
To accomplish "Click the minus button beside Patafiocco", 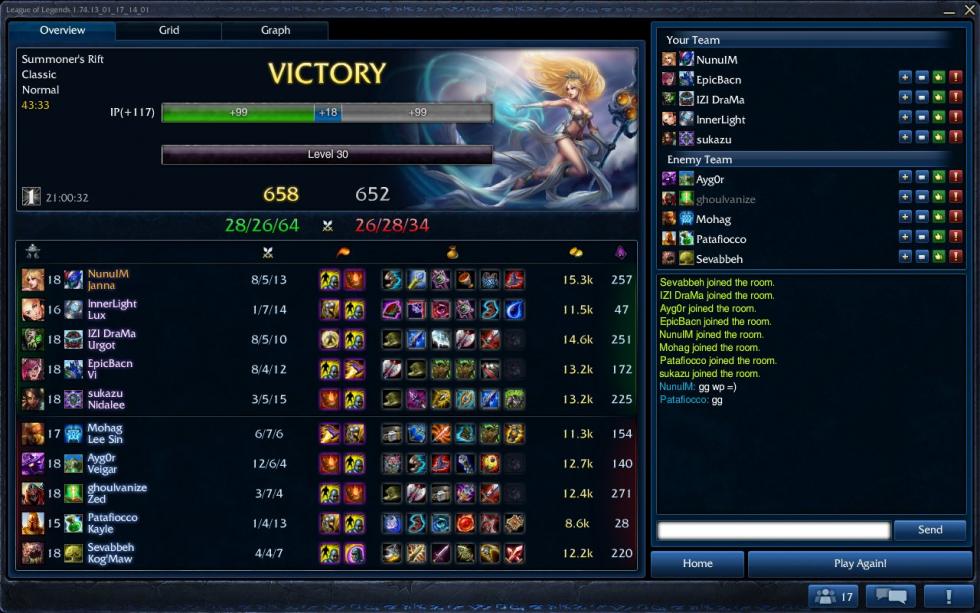I will click(922, 237).
